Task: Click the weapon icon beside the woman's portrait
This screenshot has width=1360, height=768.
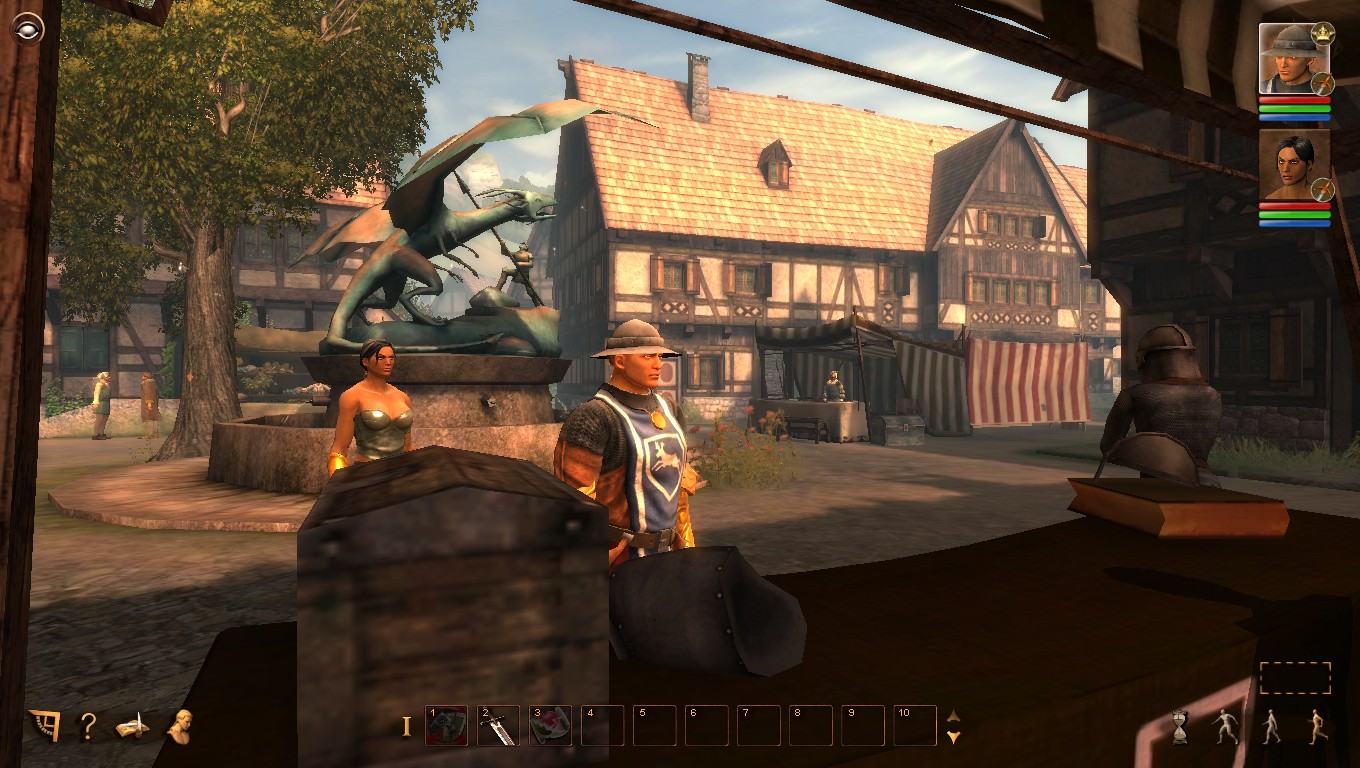Action: coord(1323,189)
